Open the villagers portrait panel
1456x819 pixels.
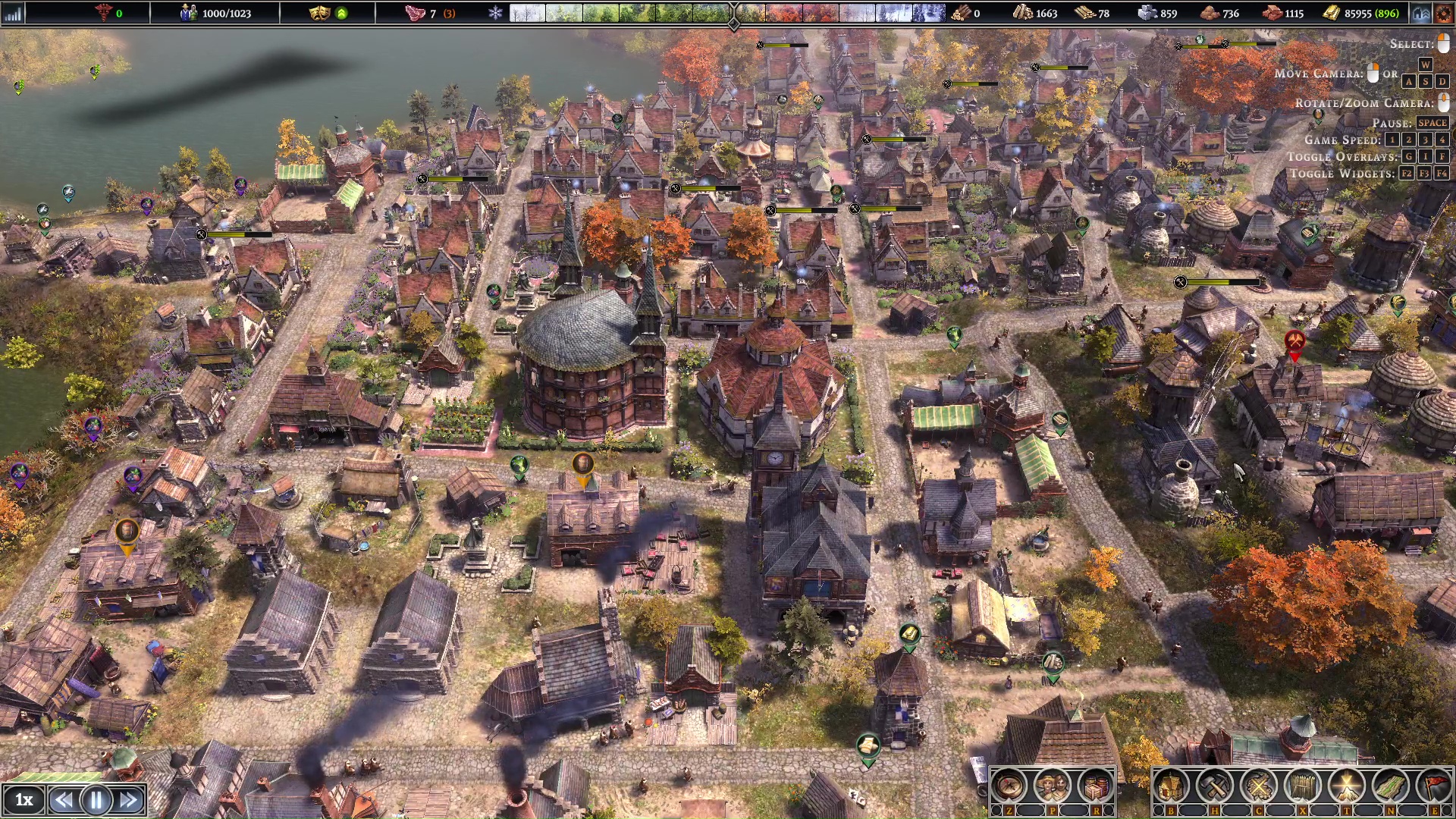[x=1052, y=786]
